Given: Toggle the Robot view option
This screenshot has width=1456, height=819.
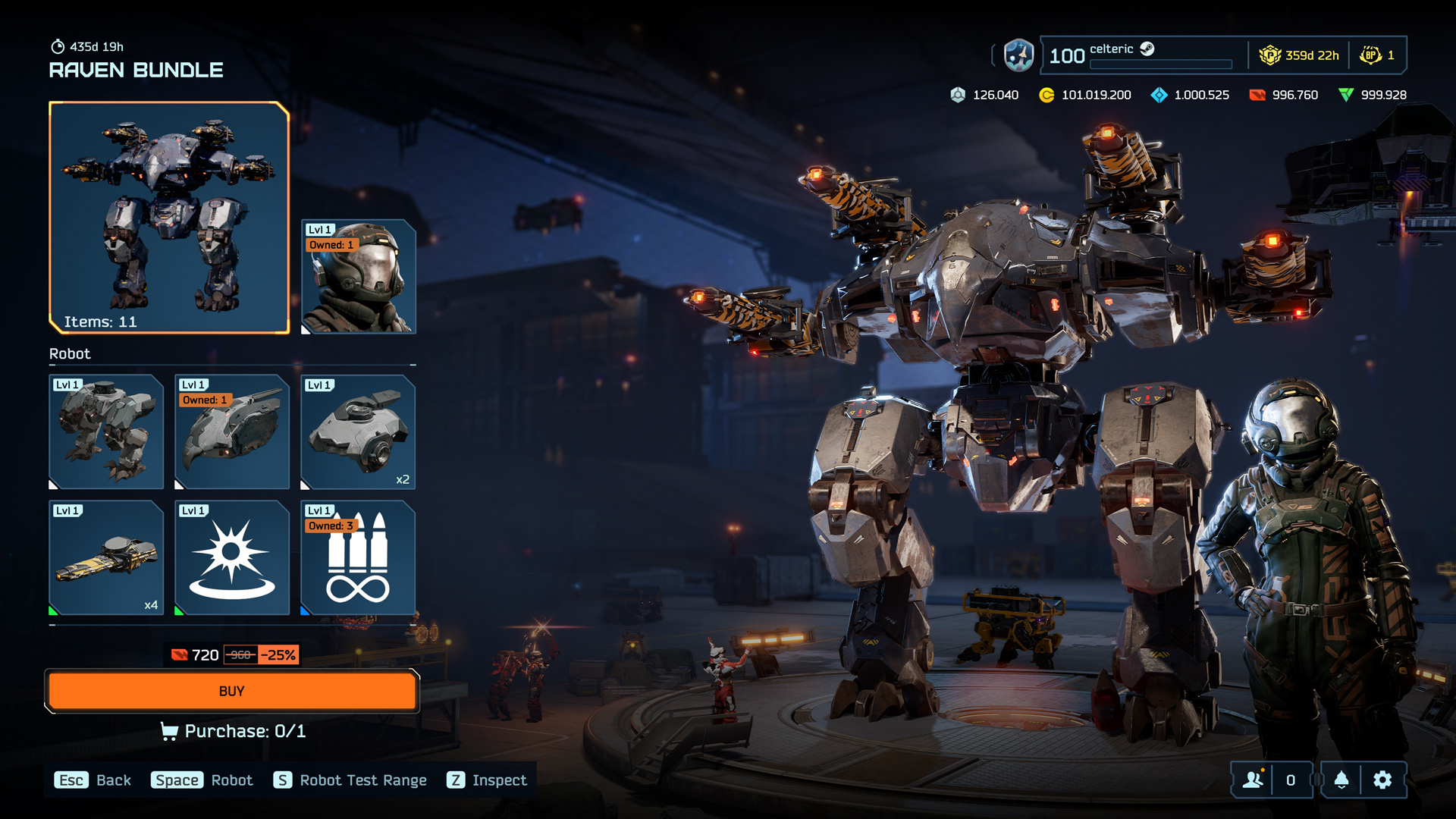Looking at the screenshot, I should 202,780.
